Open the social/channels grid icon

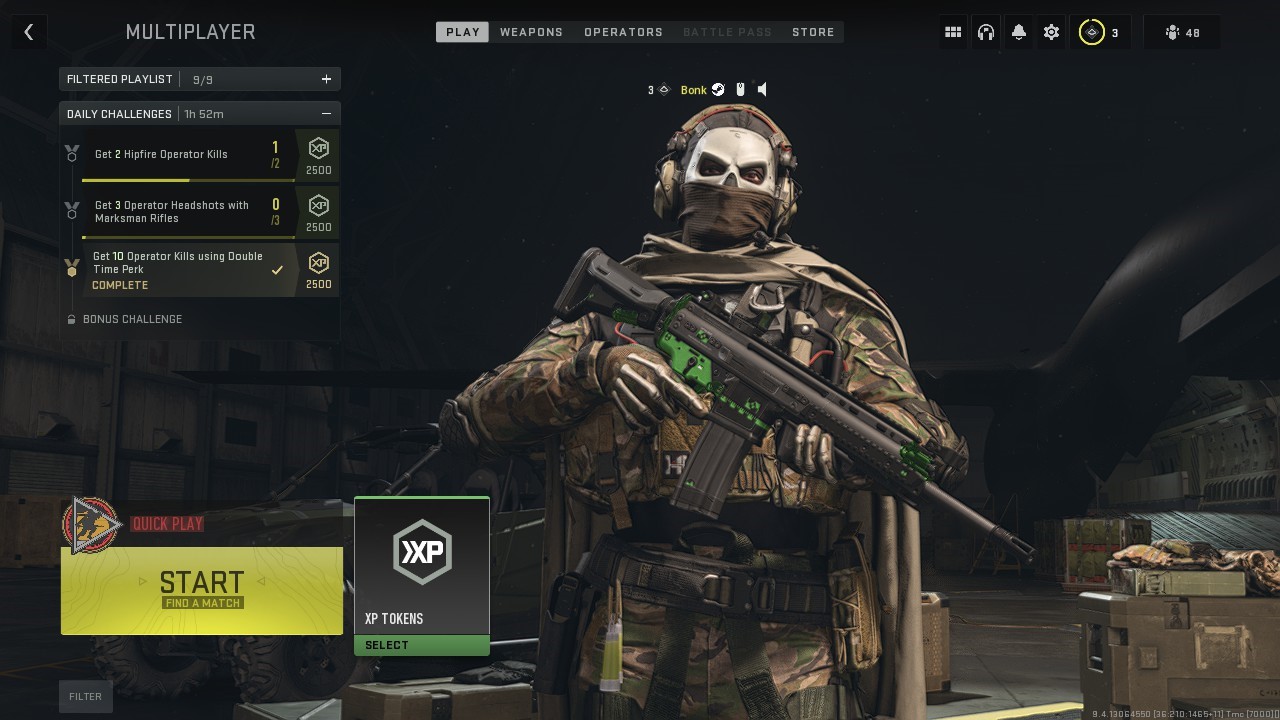952,31
